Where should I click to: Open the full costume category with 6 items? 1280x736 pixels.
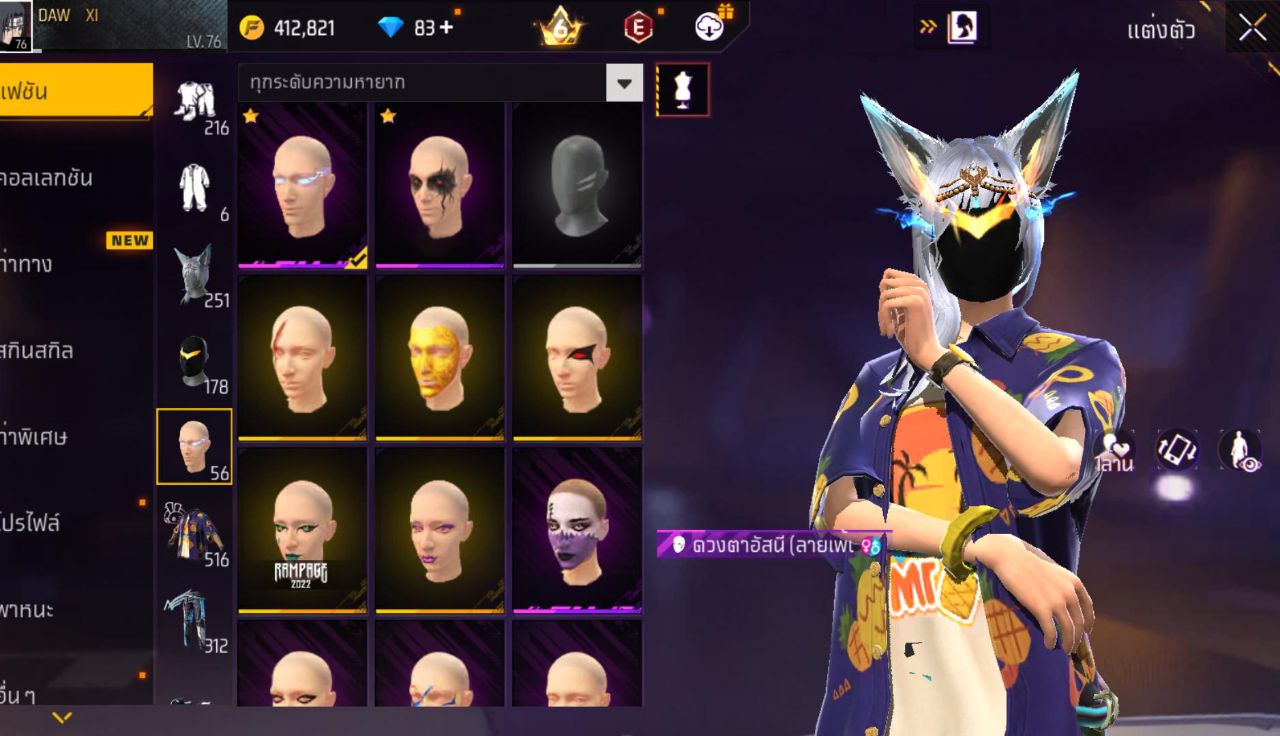(195, 185)
